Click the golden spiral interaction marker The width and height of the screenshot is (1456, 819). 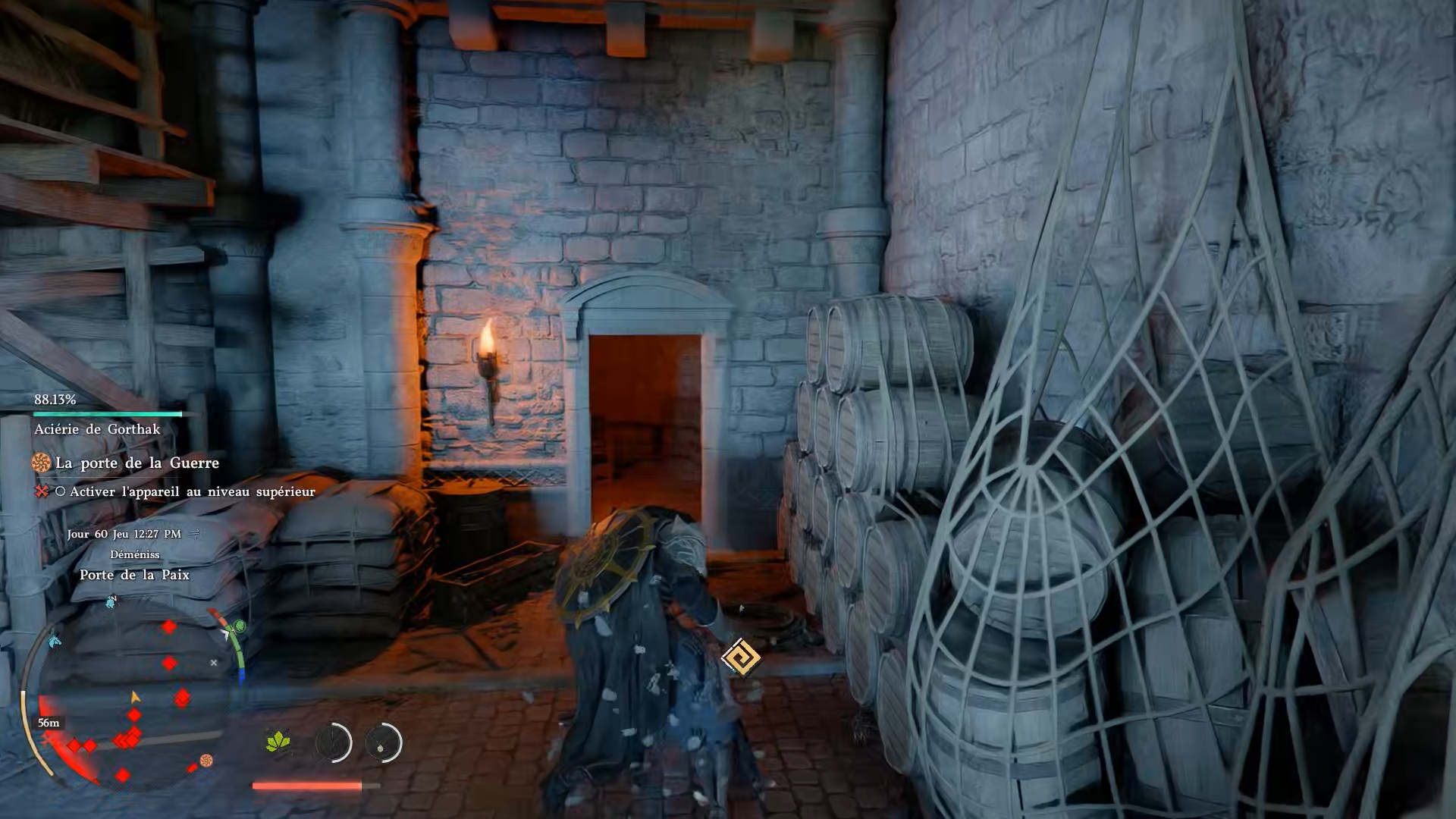pos(740,657)
